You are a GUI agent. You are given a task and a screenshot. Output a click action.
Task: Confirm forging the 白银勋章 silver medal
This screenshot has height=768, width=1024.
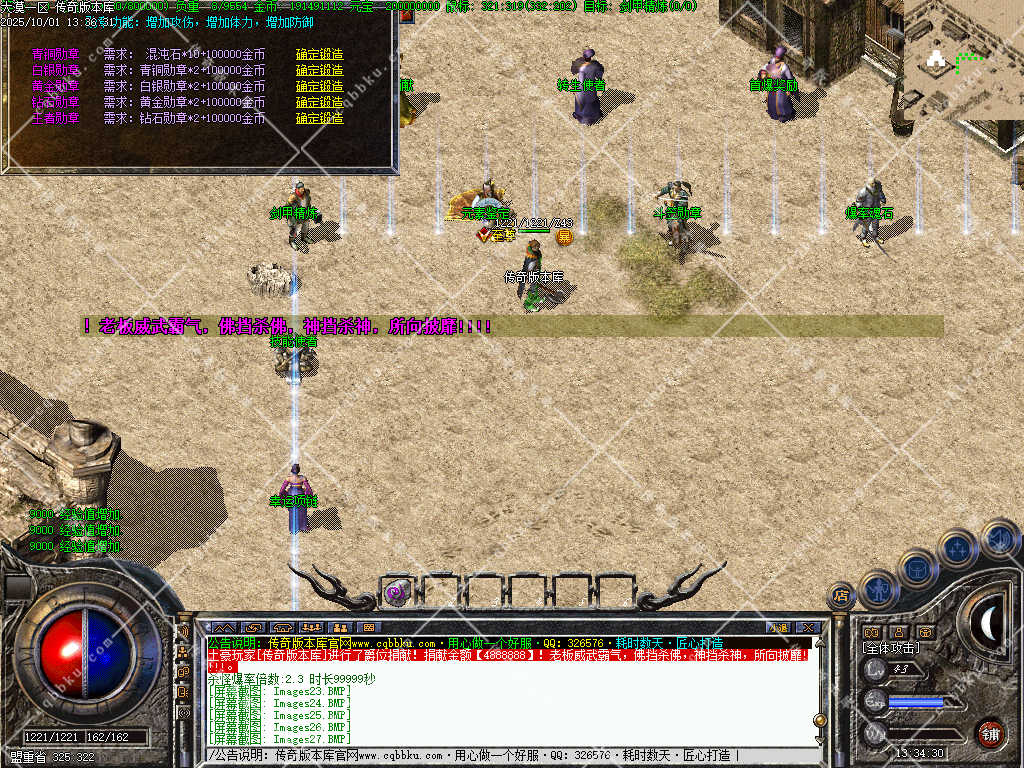(319, 70)
